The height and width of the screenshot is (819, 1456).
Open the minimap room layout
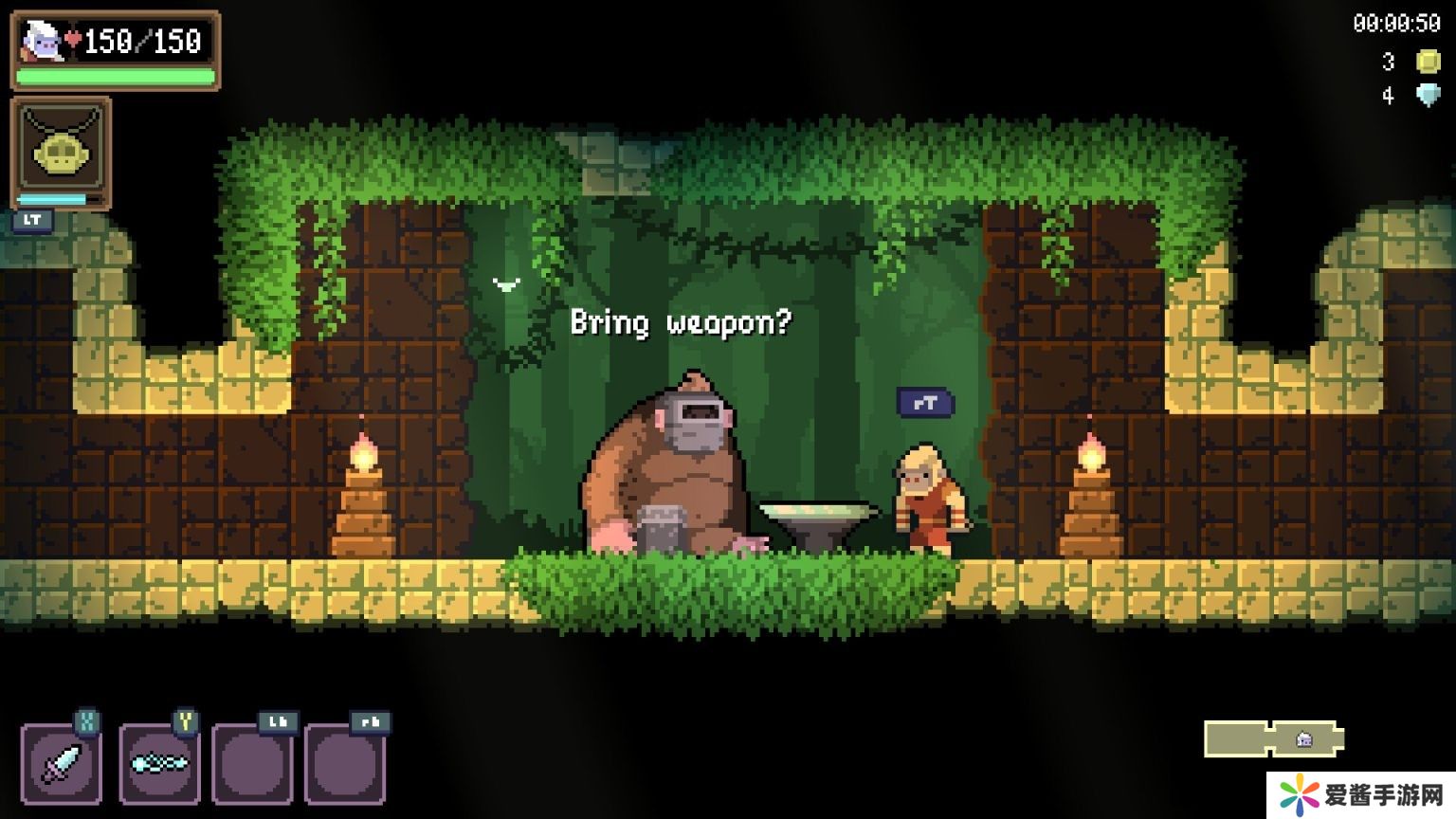pos(1274,738)
